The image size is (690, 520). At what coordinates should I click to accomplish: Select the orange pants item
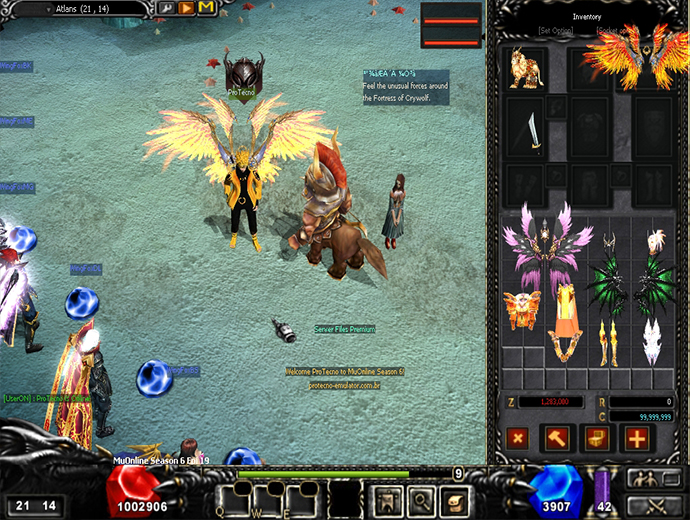[x=564, y=320]
